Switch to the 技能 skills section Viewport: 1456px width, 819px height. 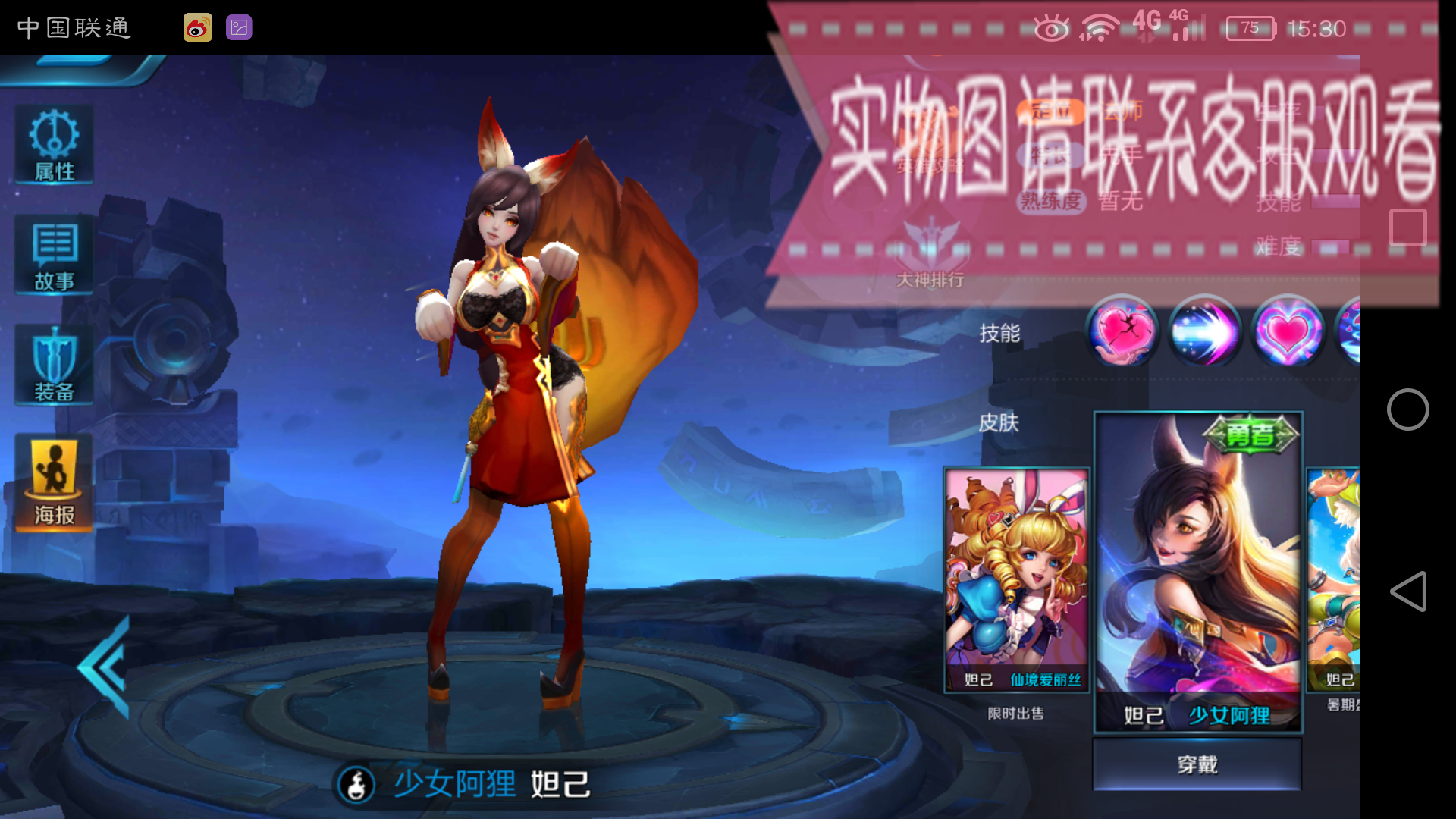pyautogui.click(x=999, y=332)
